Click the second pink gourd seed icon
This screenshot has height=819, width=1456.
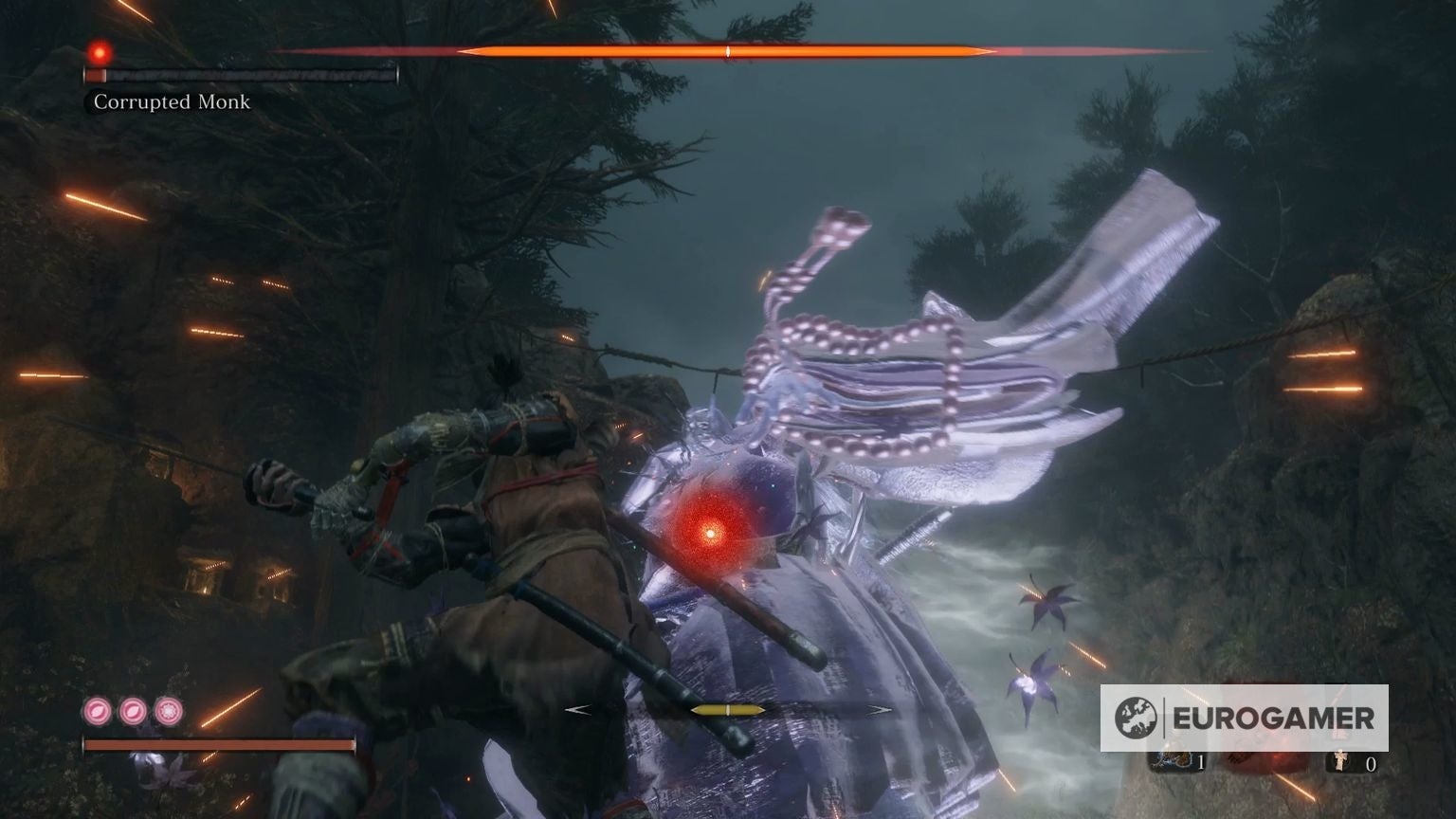point(133,713)
